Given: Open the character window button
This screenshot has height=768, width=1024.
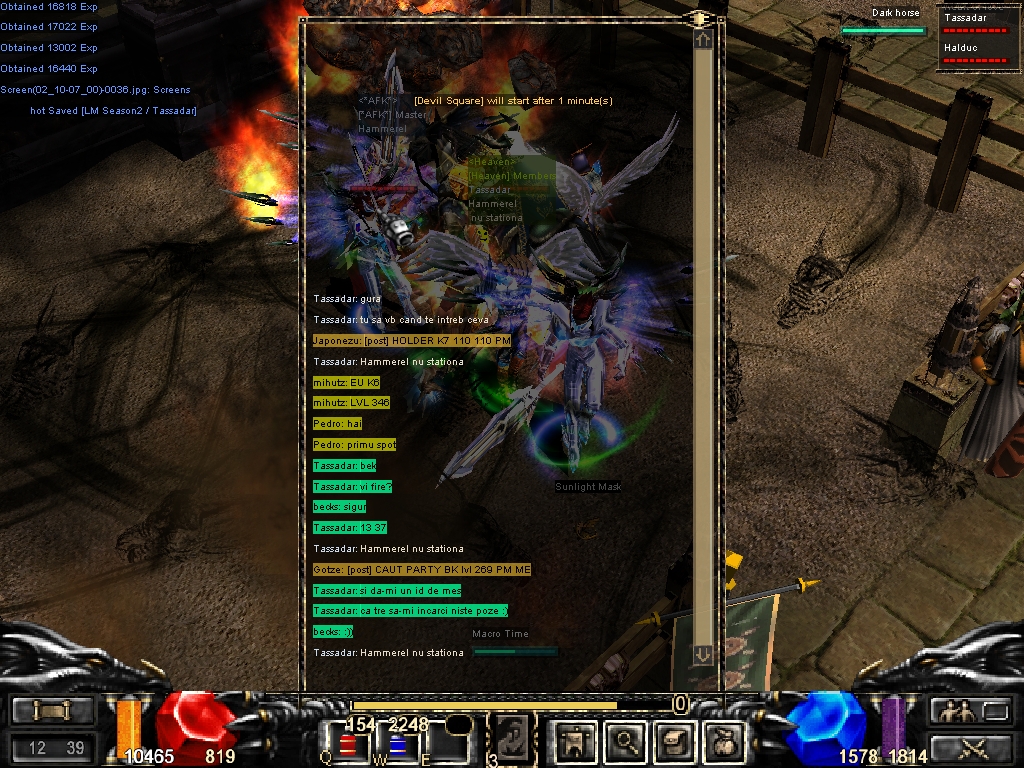Looking at the screenshot, I should pyautogui.click(x=577, y=741).
